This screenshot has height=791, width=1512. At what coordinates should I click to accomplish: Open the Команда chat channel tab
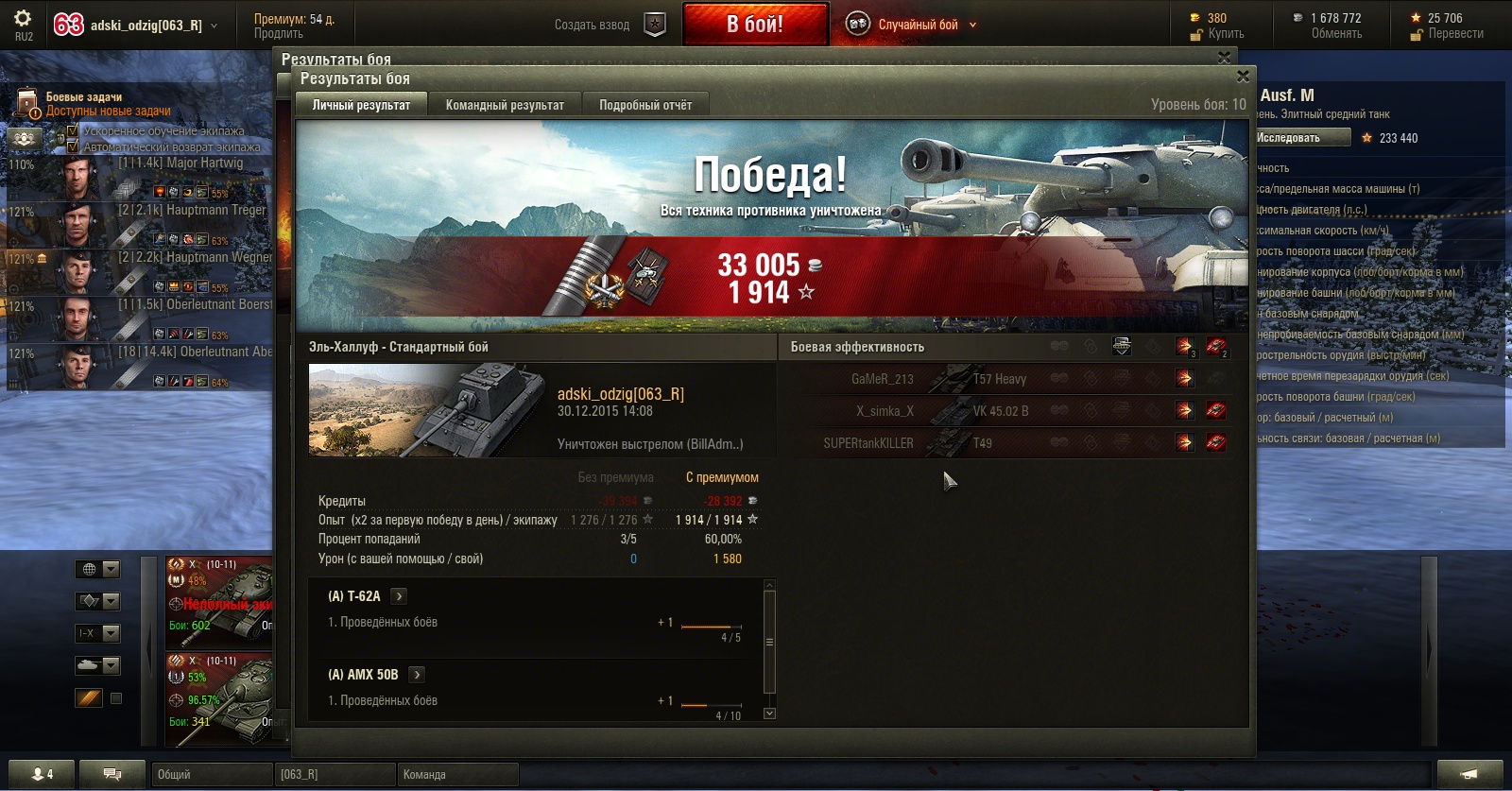point(457,774)
